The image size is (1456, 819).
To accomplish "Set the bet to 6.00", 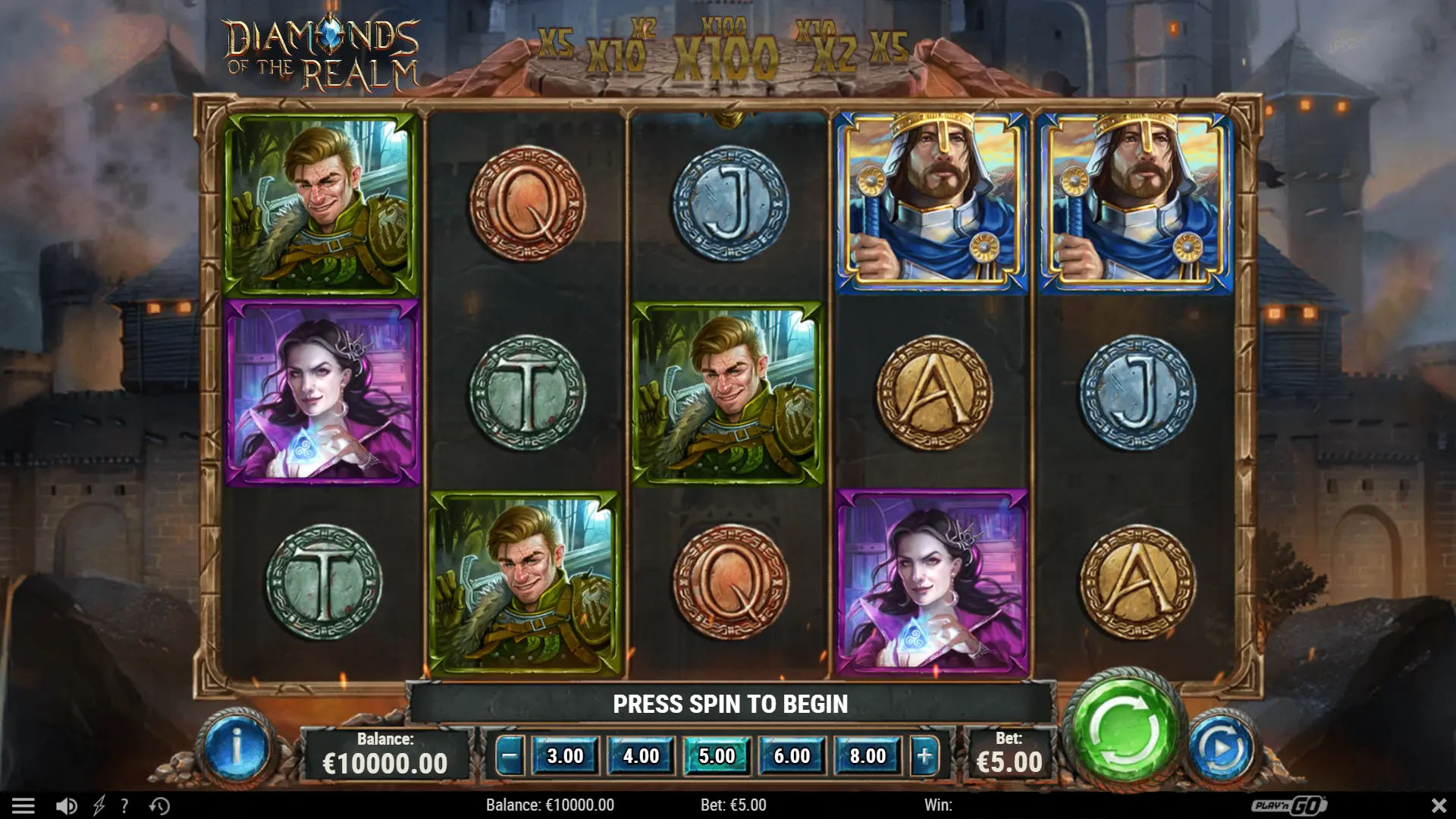I will (792, 756).
